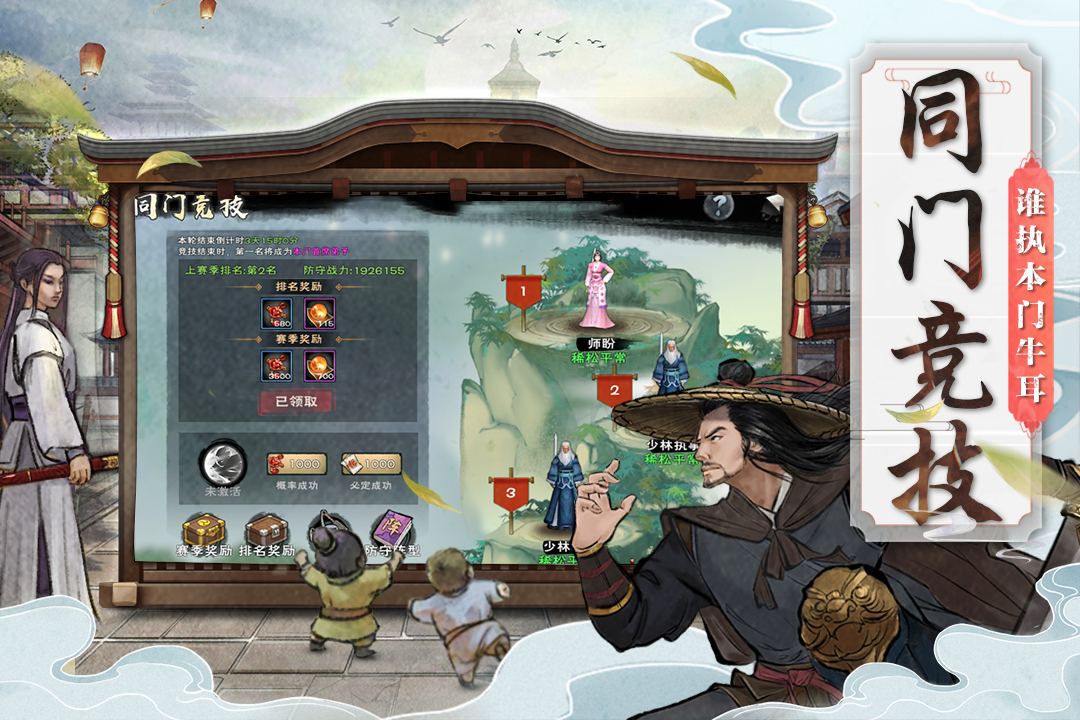The height and width of the screenshot is (720, 1080).
Task: Select the season reward orange orb 700 item
Action: pos(320,366)
